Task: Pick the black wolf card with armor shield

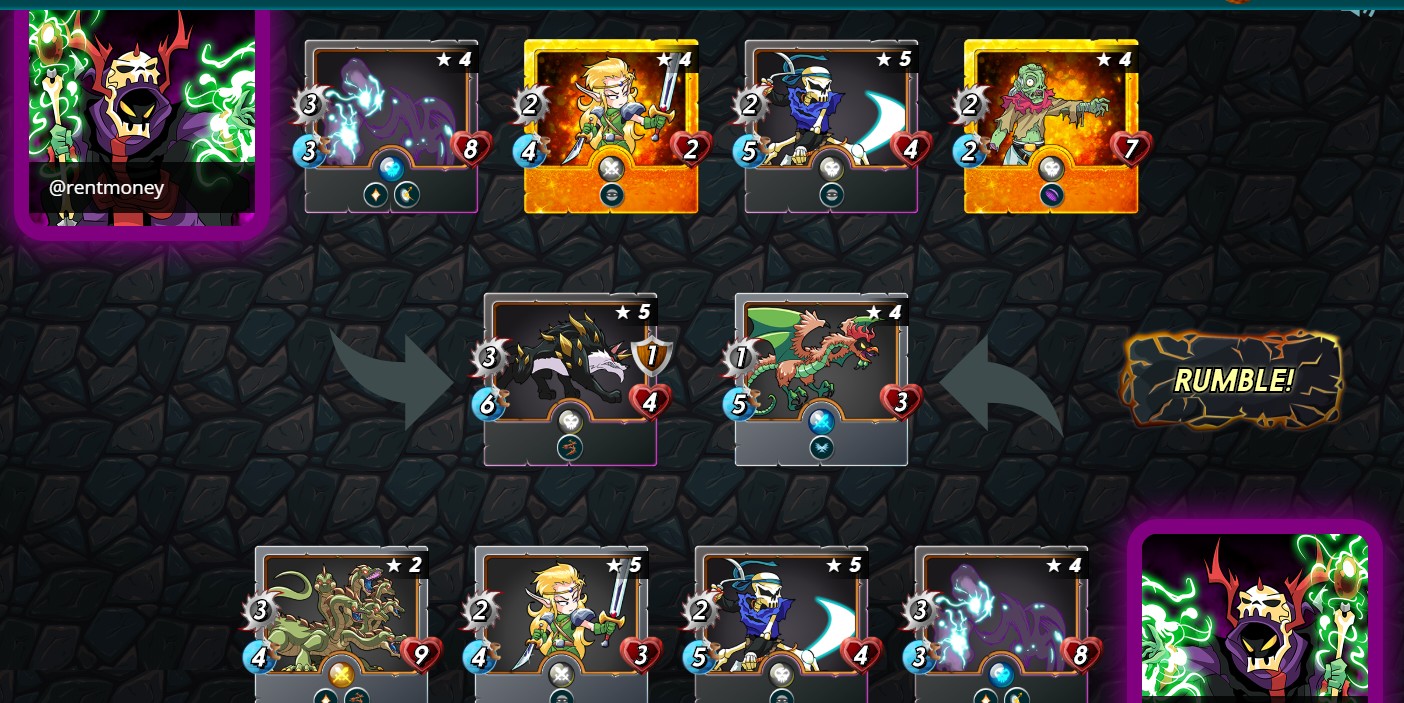Action: tap(570, 378)
